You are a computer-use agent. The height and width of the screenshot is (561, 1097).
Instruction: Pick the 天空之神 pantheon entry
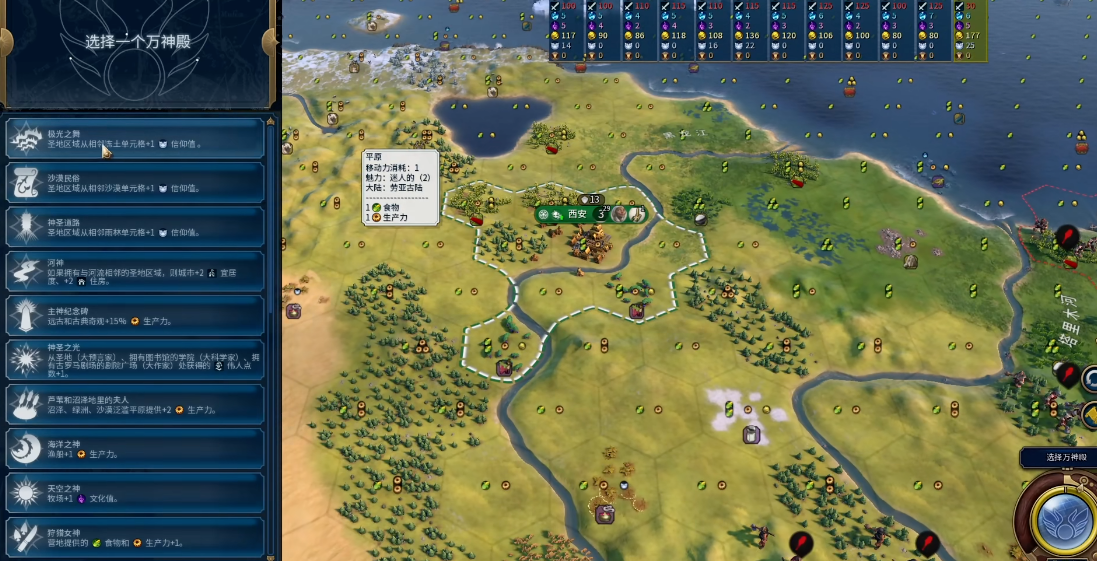[135, 493]
